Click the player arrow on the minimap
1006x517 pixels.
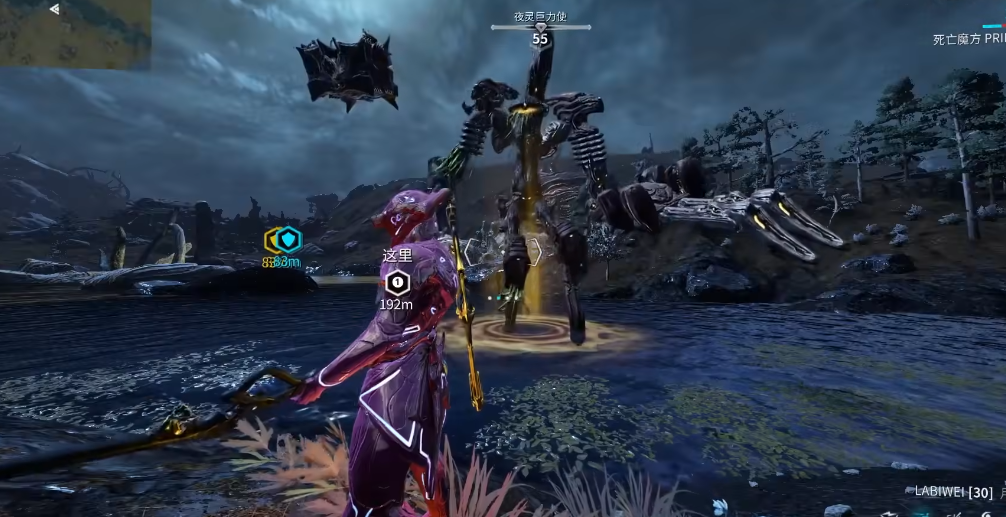coord(54,9)
